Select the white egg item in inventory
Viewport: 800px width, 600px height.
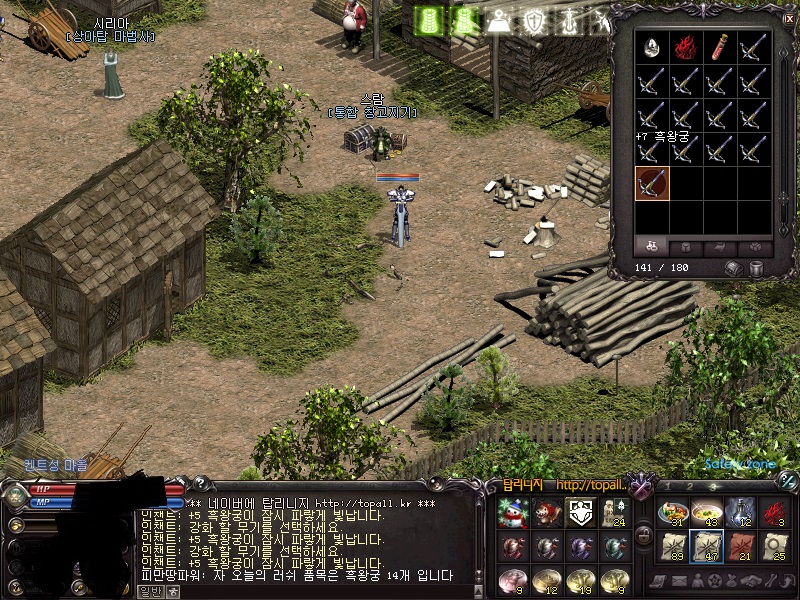point(651,48)
